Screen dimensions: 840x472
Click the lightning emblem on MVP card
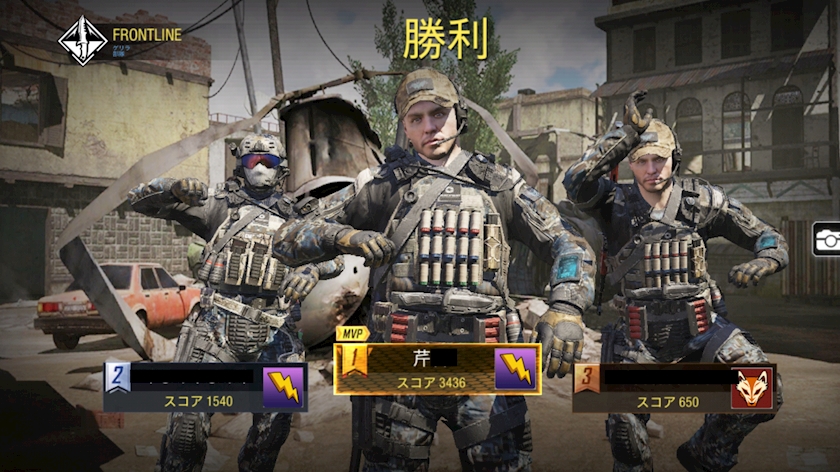click(x=517, y=369)
